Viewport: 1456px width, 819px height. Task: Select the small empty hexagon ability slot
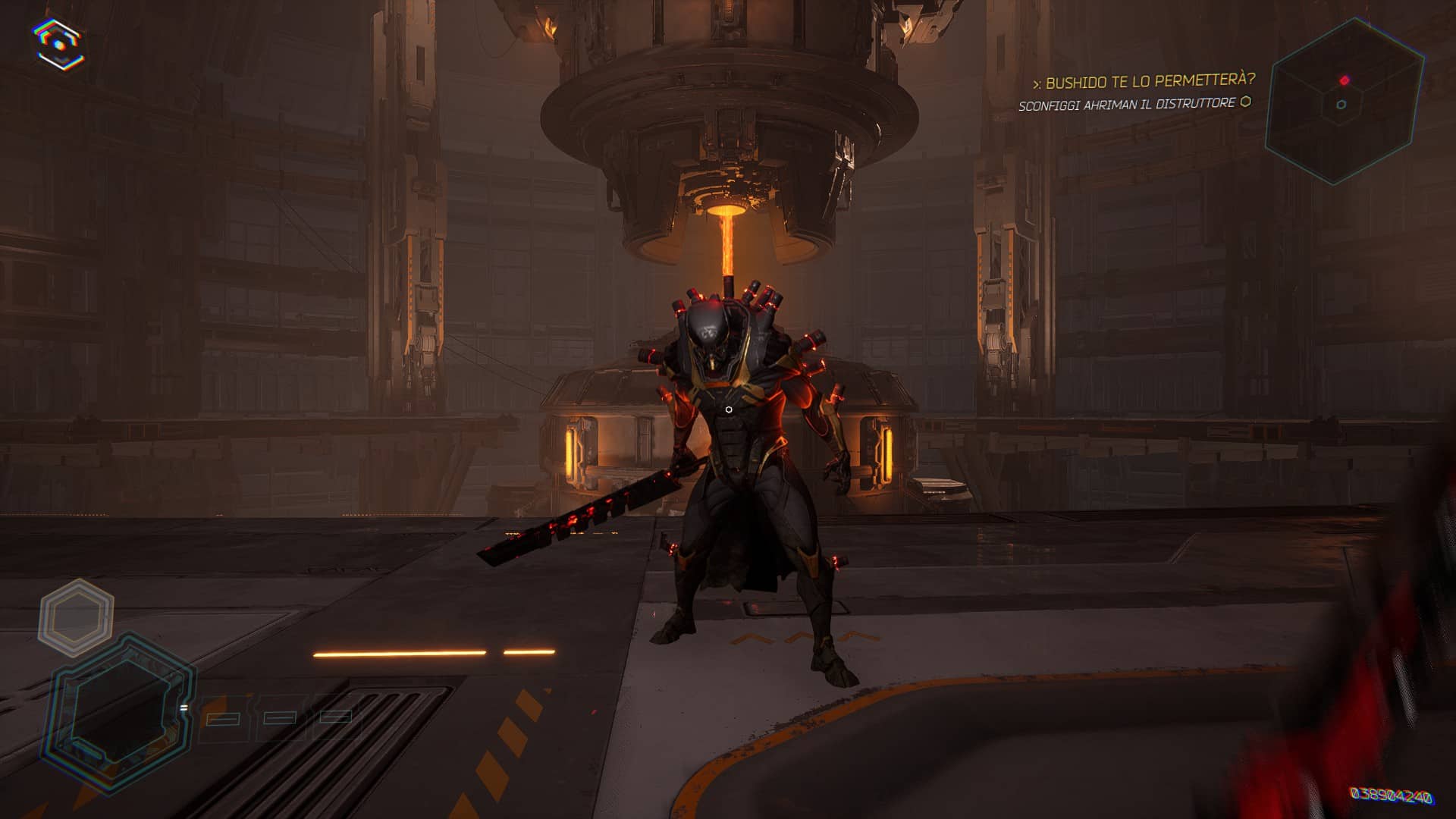pyautogui.click(x=77, y=617)
